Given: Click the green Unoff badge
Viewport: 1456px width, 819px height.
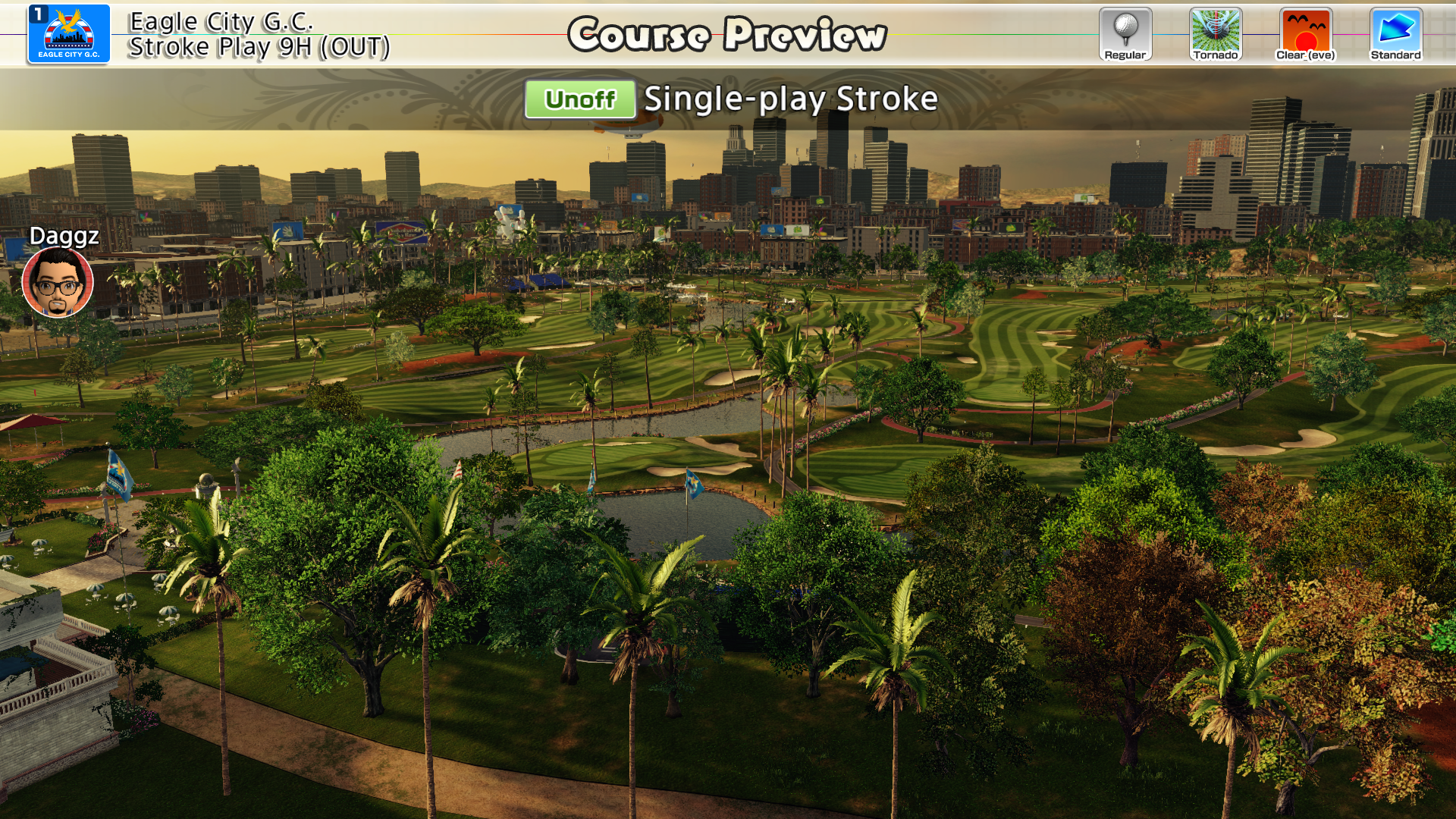Looking at the screenshot, I should tap(580, 99).
